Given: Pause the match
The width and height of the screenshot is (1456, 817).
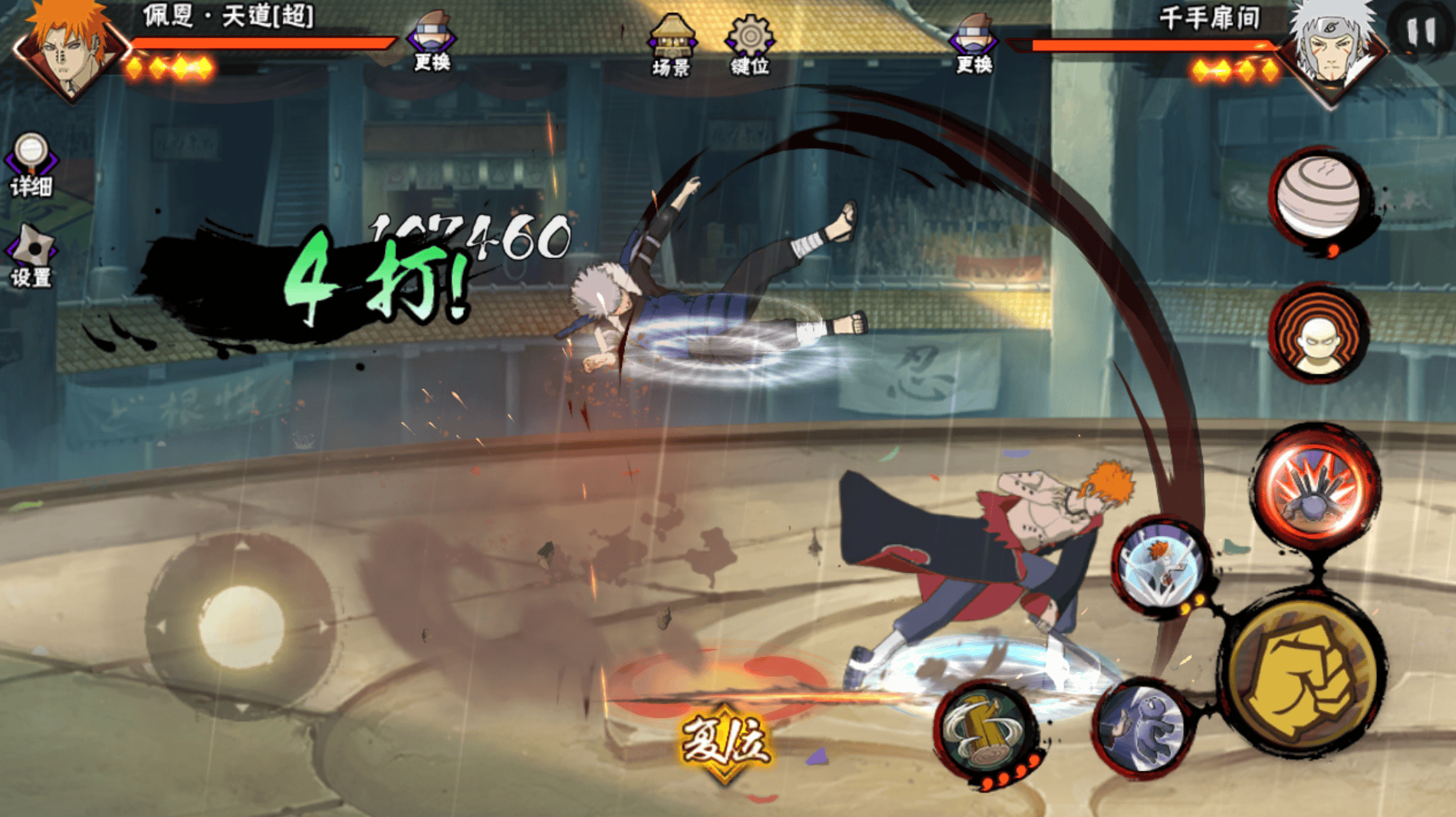Looking at the screenshot, I should point(1421,31).
